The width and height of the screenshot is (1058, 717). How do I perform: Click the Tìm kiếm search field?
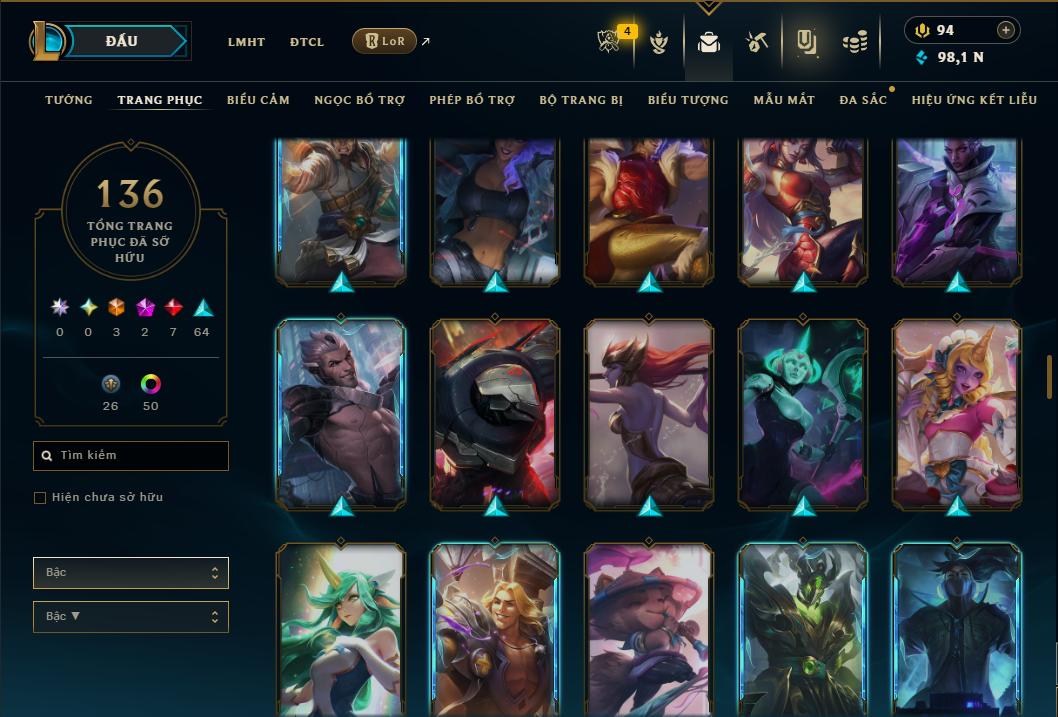pos(131,456)
